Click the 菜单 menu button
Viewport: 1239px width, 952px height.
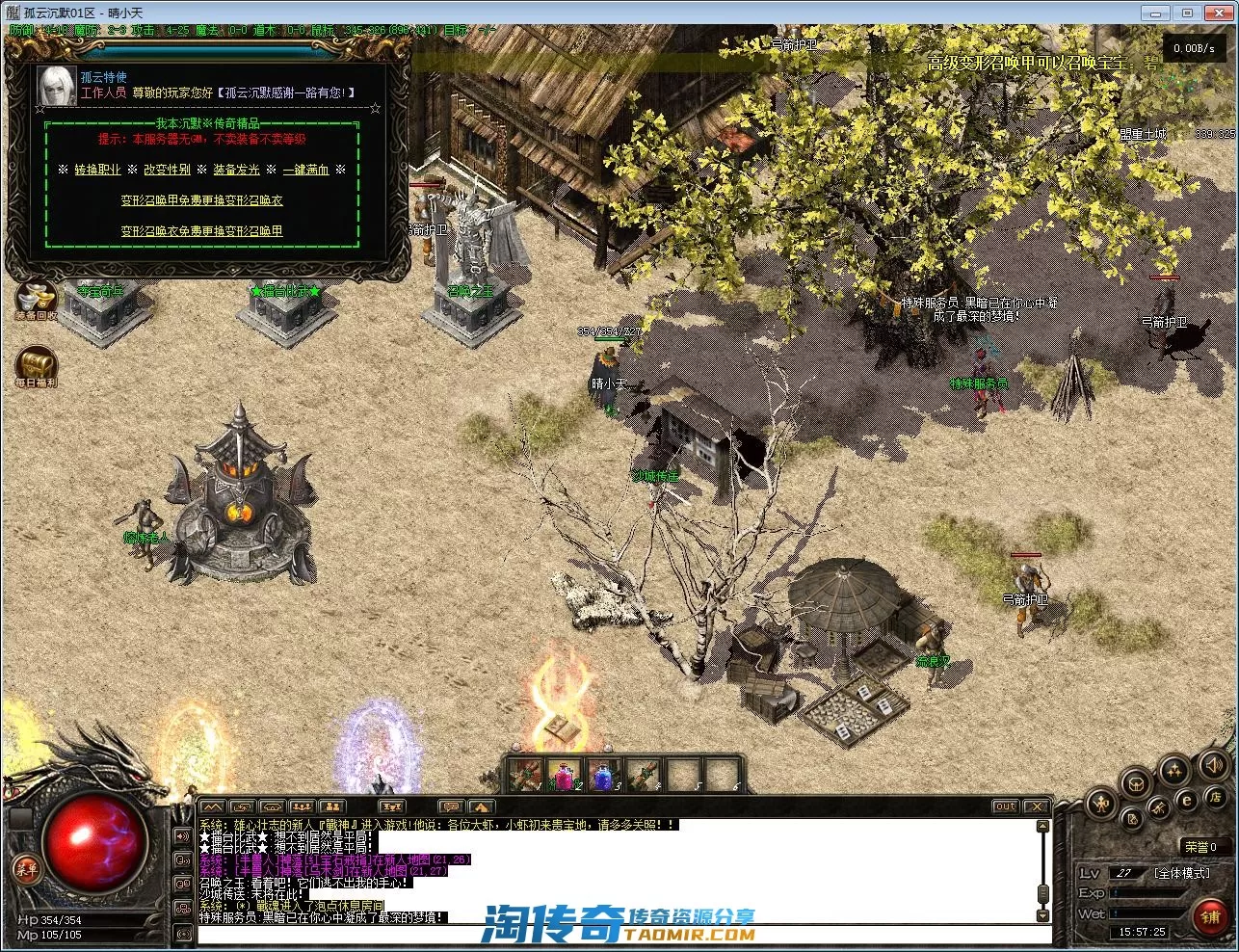tap(27, 869)
